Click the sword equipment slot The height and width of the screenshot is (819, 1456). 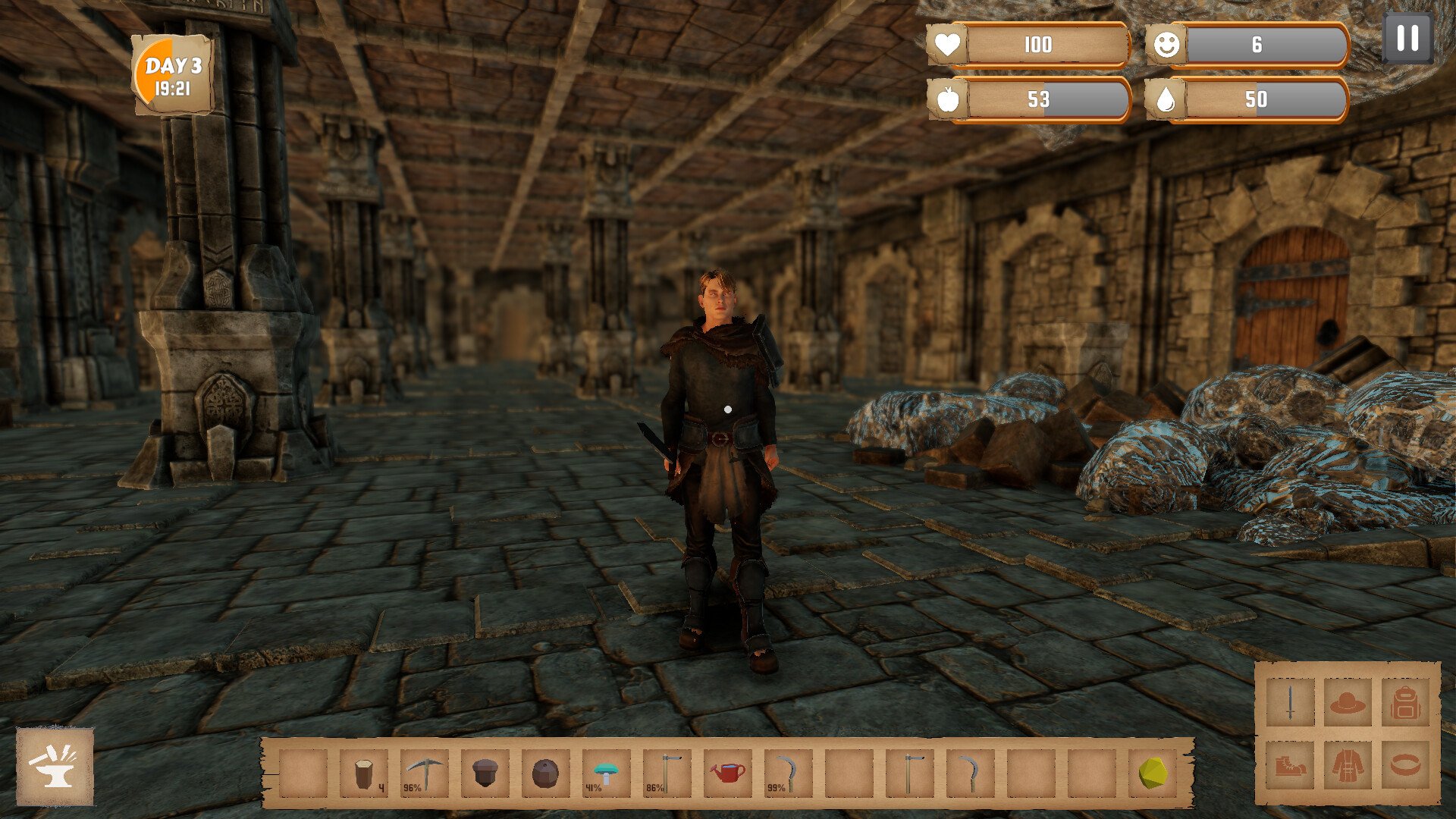coord(1290,703)
